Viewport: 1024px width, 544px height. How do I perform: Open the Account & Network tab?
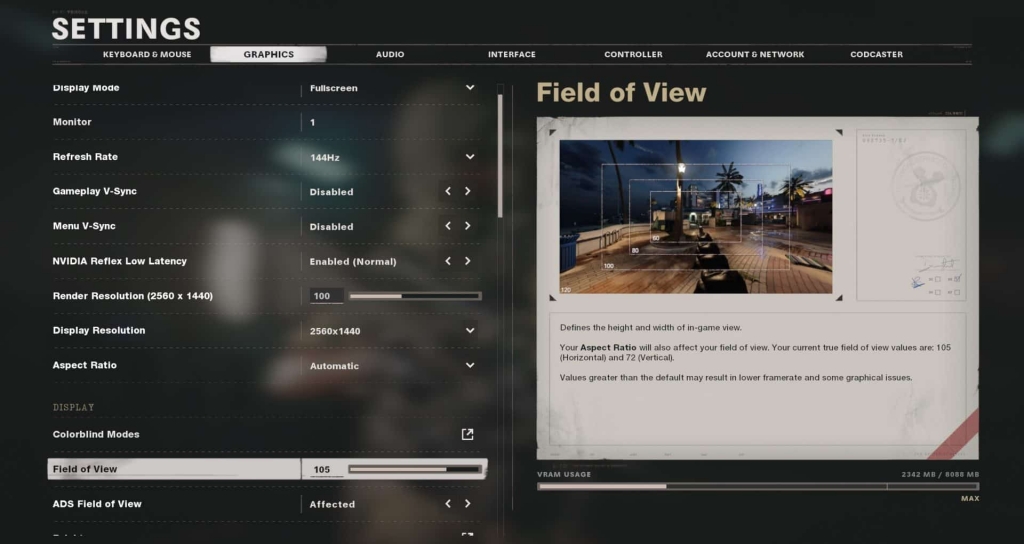[755, 54]
